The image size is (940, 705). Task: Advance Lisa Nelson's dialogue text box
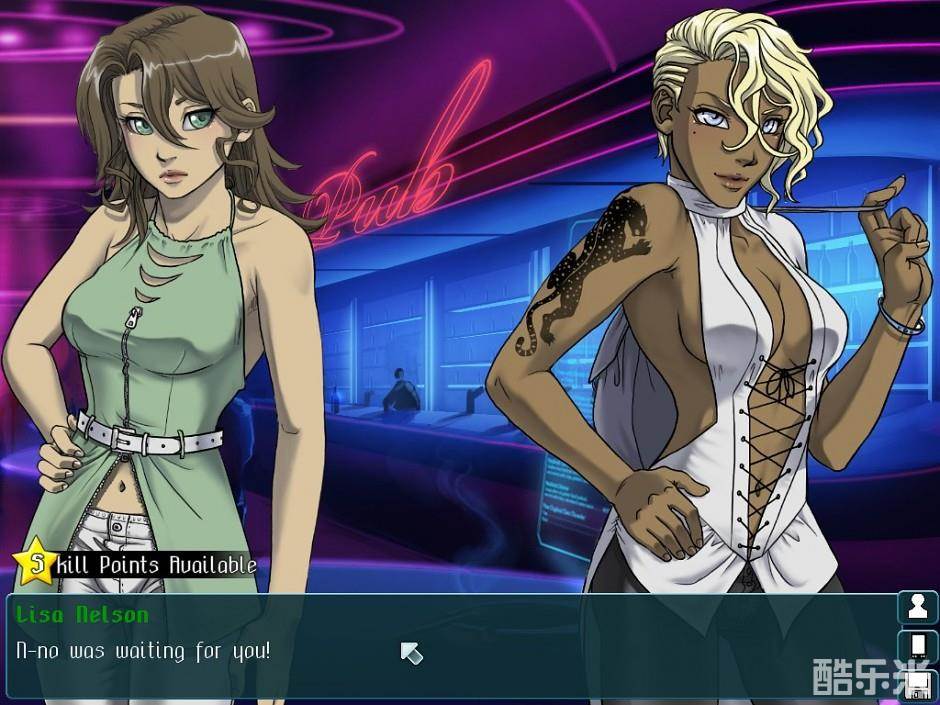coord(450,650)
